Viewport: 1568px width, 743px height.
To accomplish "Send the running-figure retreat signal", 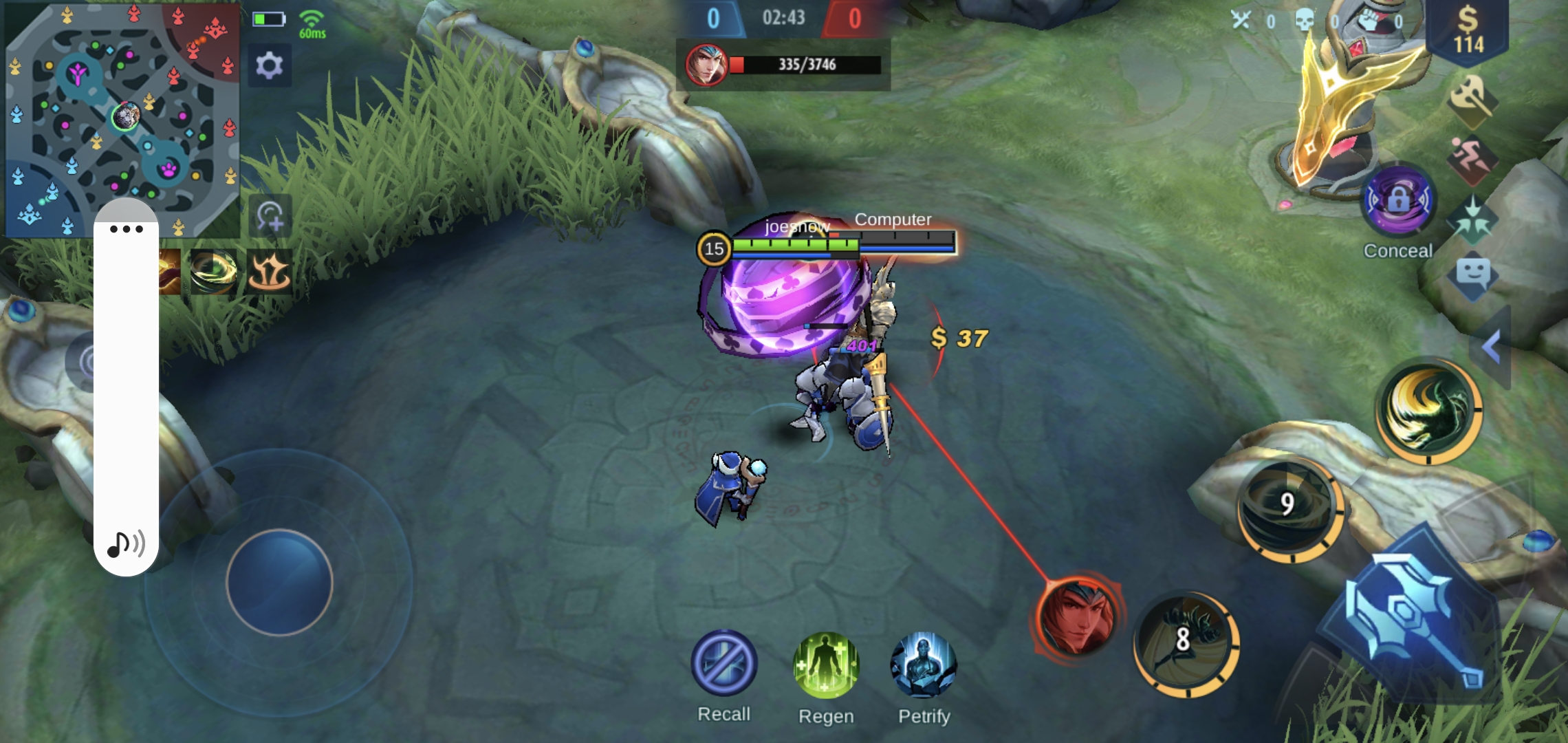I will point(1471,159).
